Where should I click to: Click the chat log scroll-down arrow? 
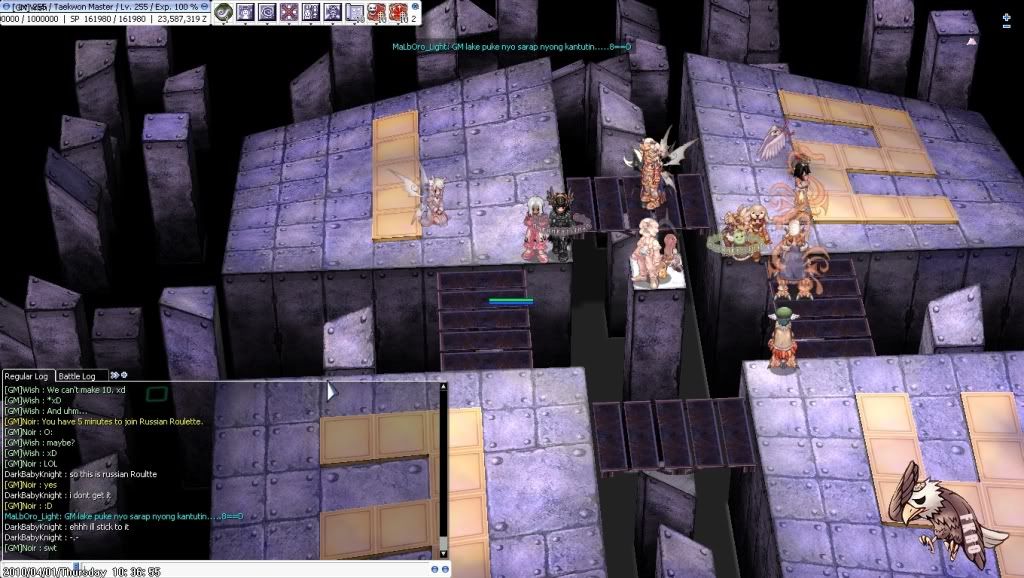pos(443,553)
